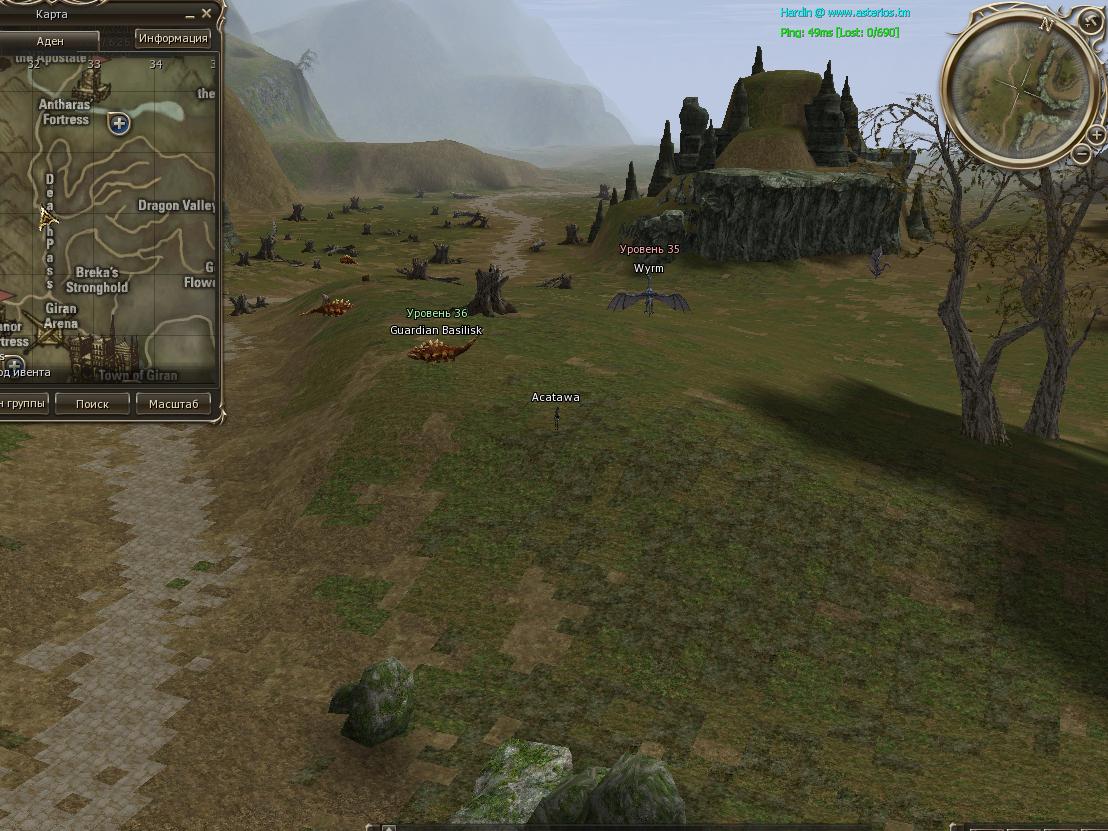Screen dimensions: 1108x831
Task: Zoom in the minimap with plus
Action: [x=1096, y=136]
